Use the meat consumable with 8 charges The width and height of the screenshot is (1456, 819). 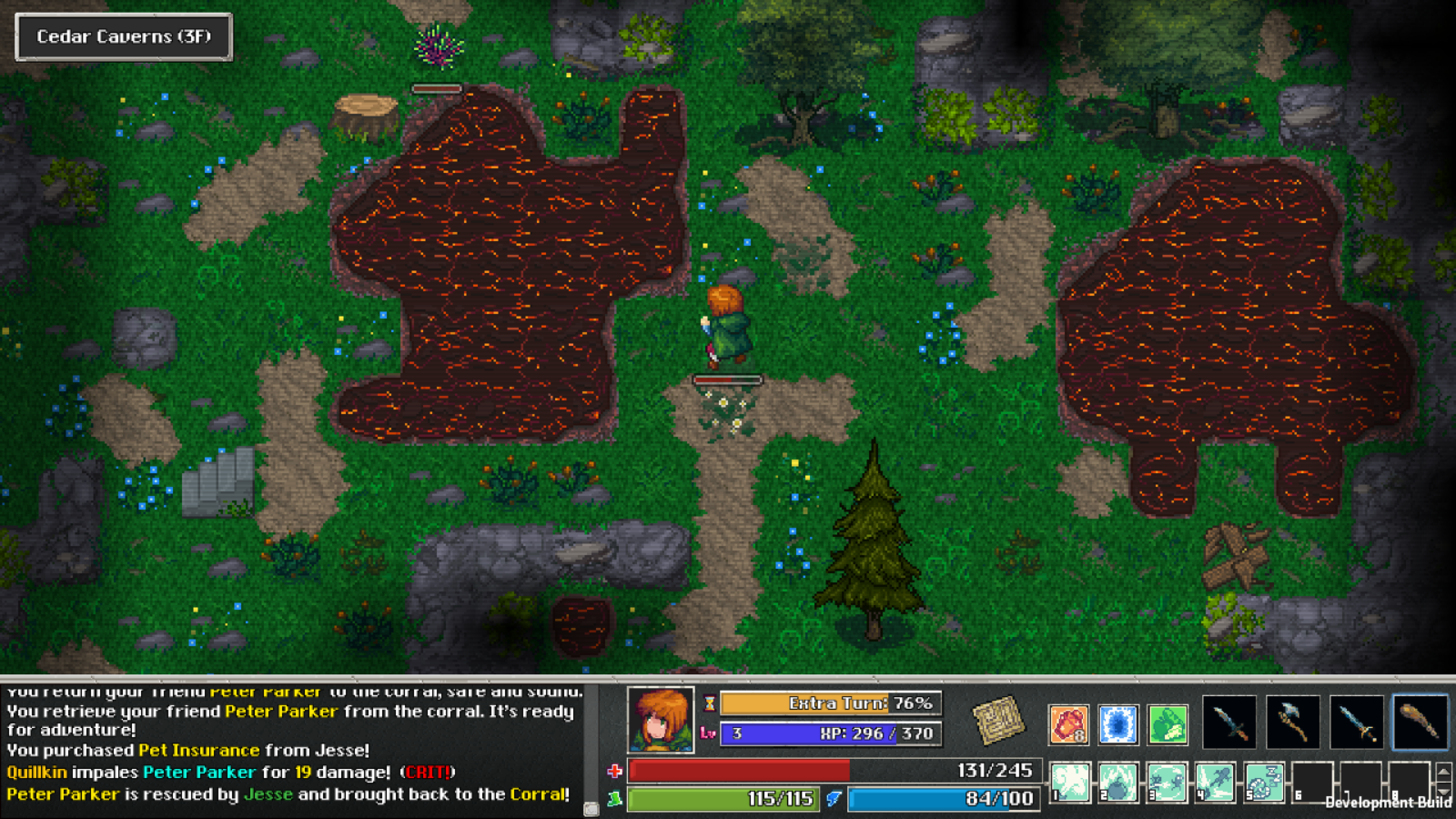coord(1072,723)
